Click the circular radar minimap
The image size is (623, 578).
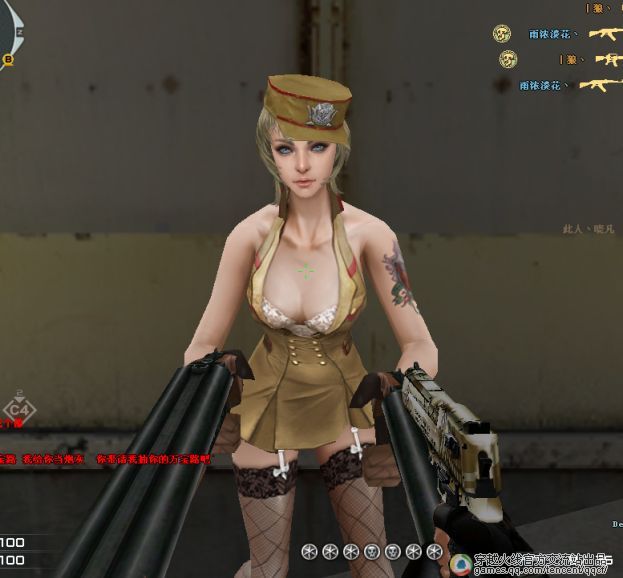click(x=9, y=30)
